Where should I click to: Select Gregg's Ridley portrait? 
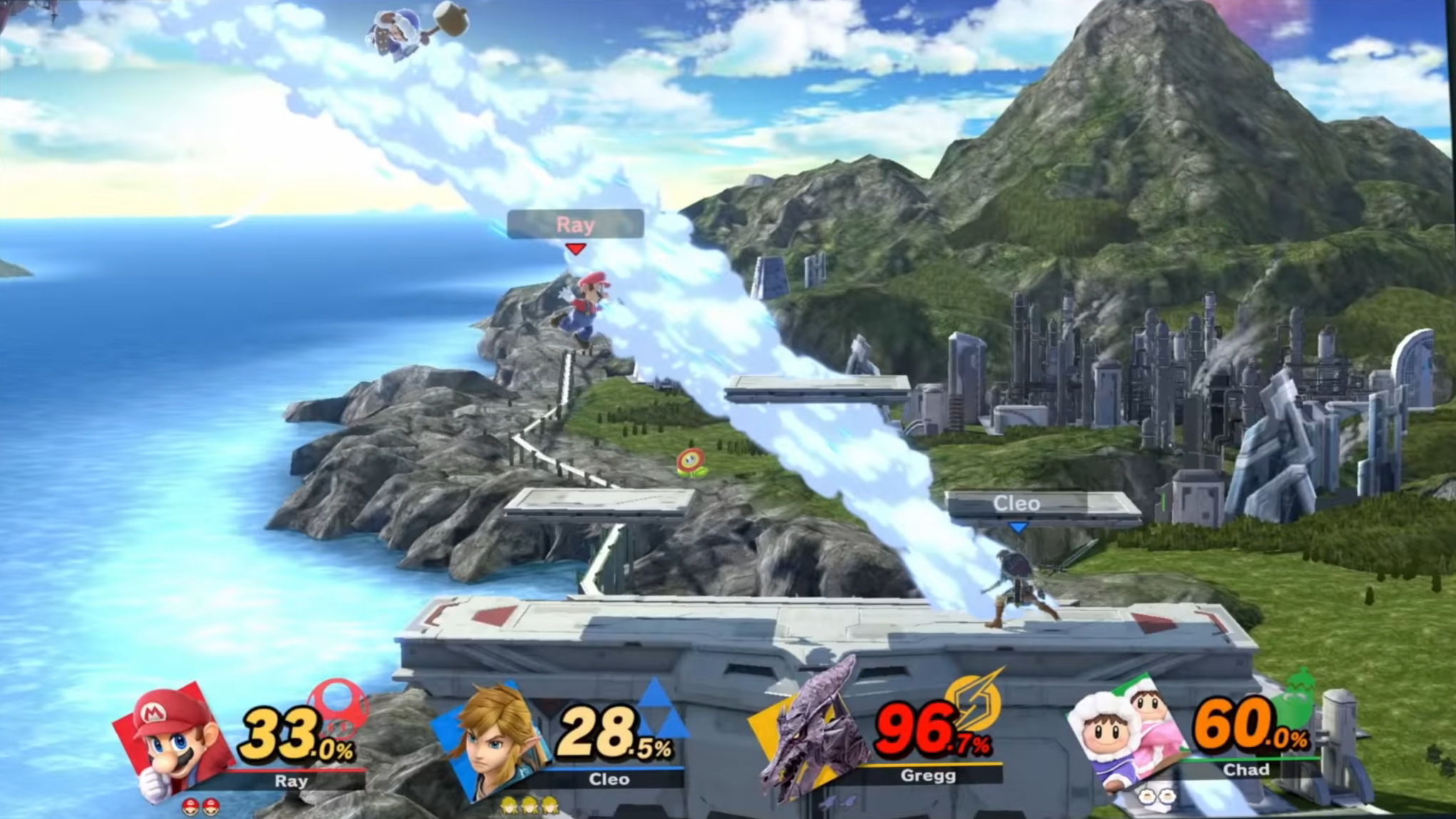[813, 734]
